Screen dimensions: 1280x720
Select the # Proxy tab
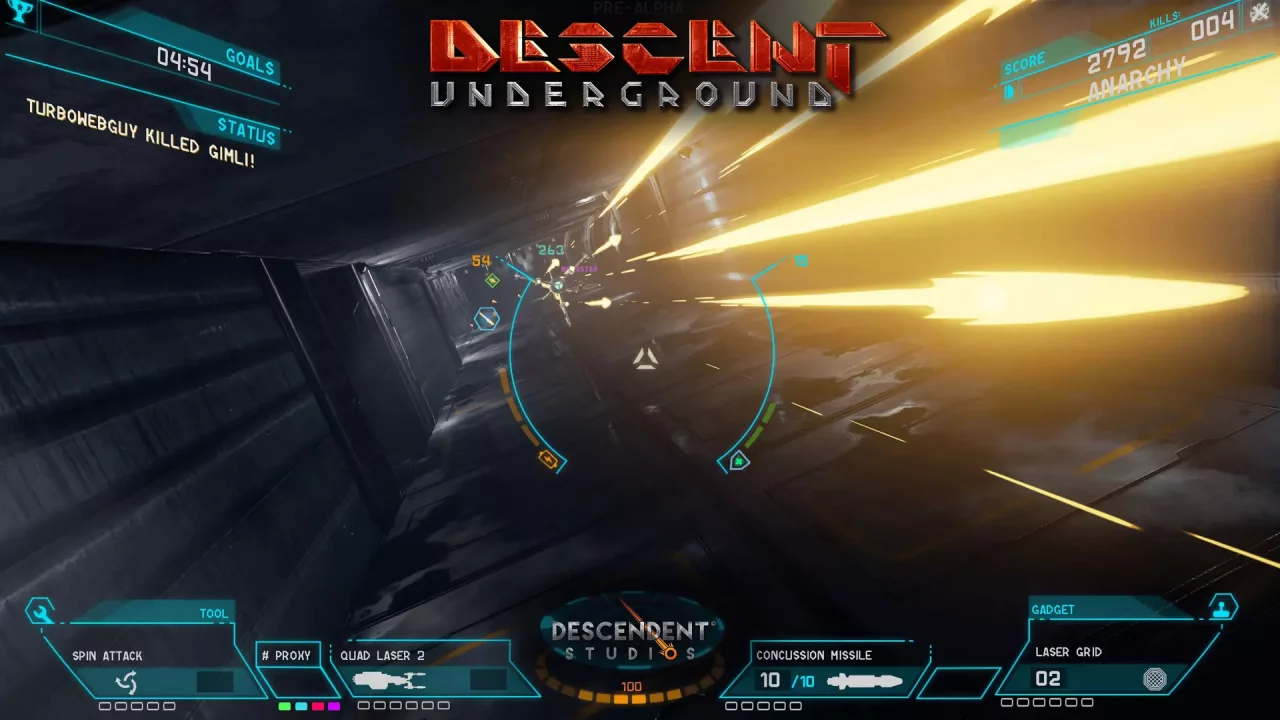290,655
